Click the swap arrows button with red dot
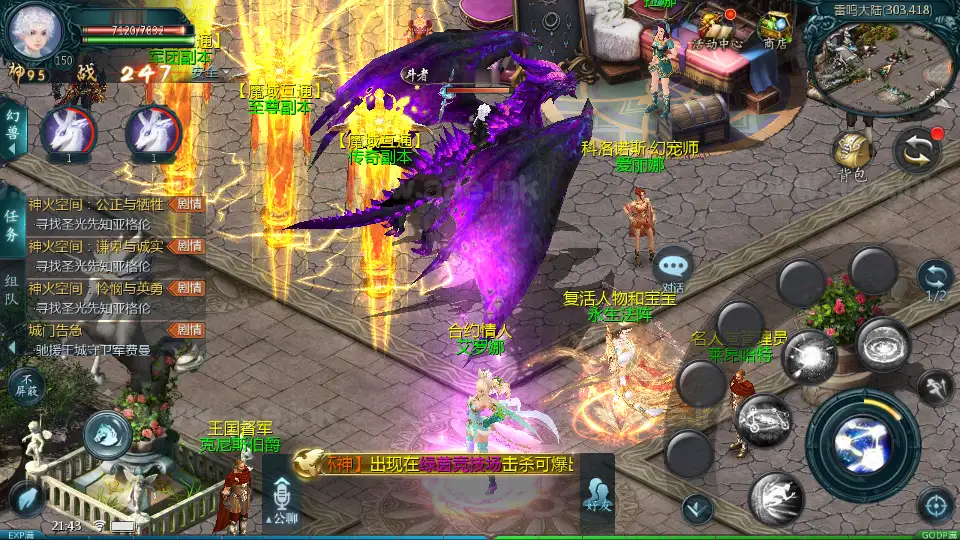Image resolution: width=960 pixels, height=540 pixels. [917, 150]
